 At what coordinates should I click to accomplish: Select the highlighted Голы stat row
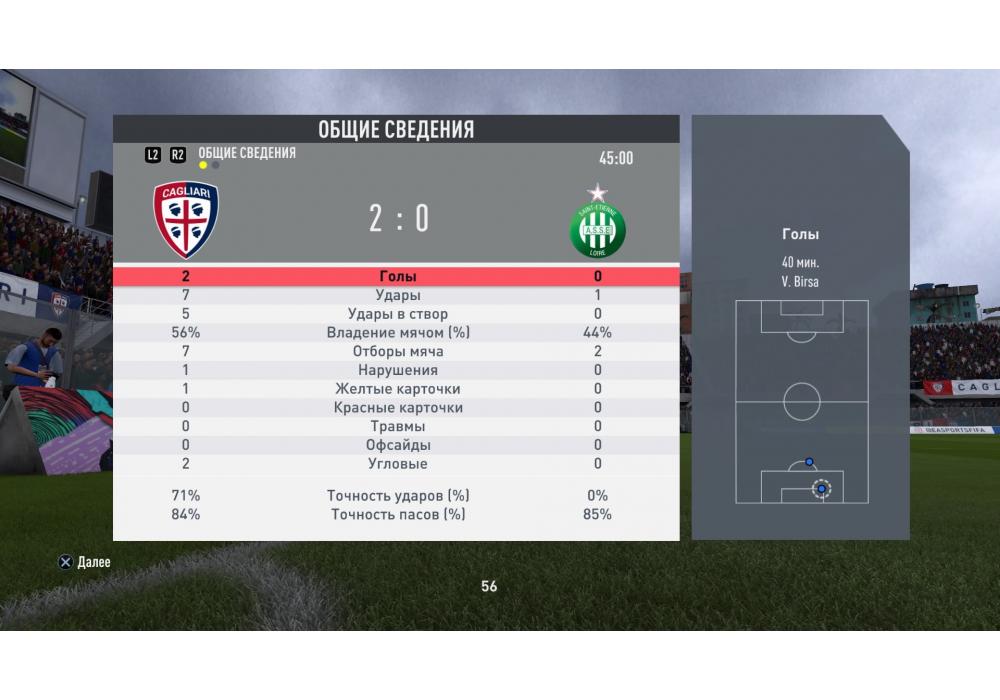[x=397, y=277]
